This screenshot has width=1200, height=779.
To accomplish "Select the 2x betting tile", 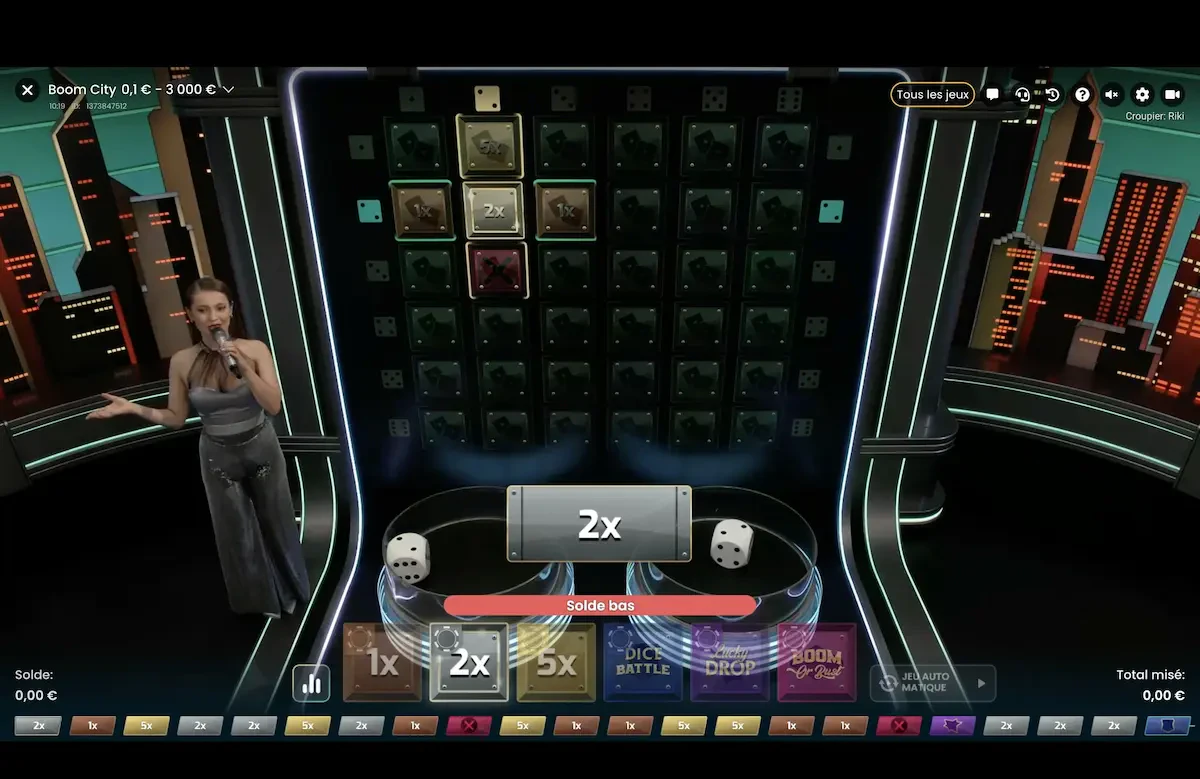I will pos(469,662).
